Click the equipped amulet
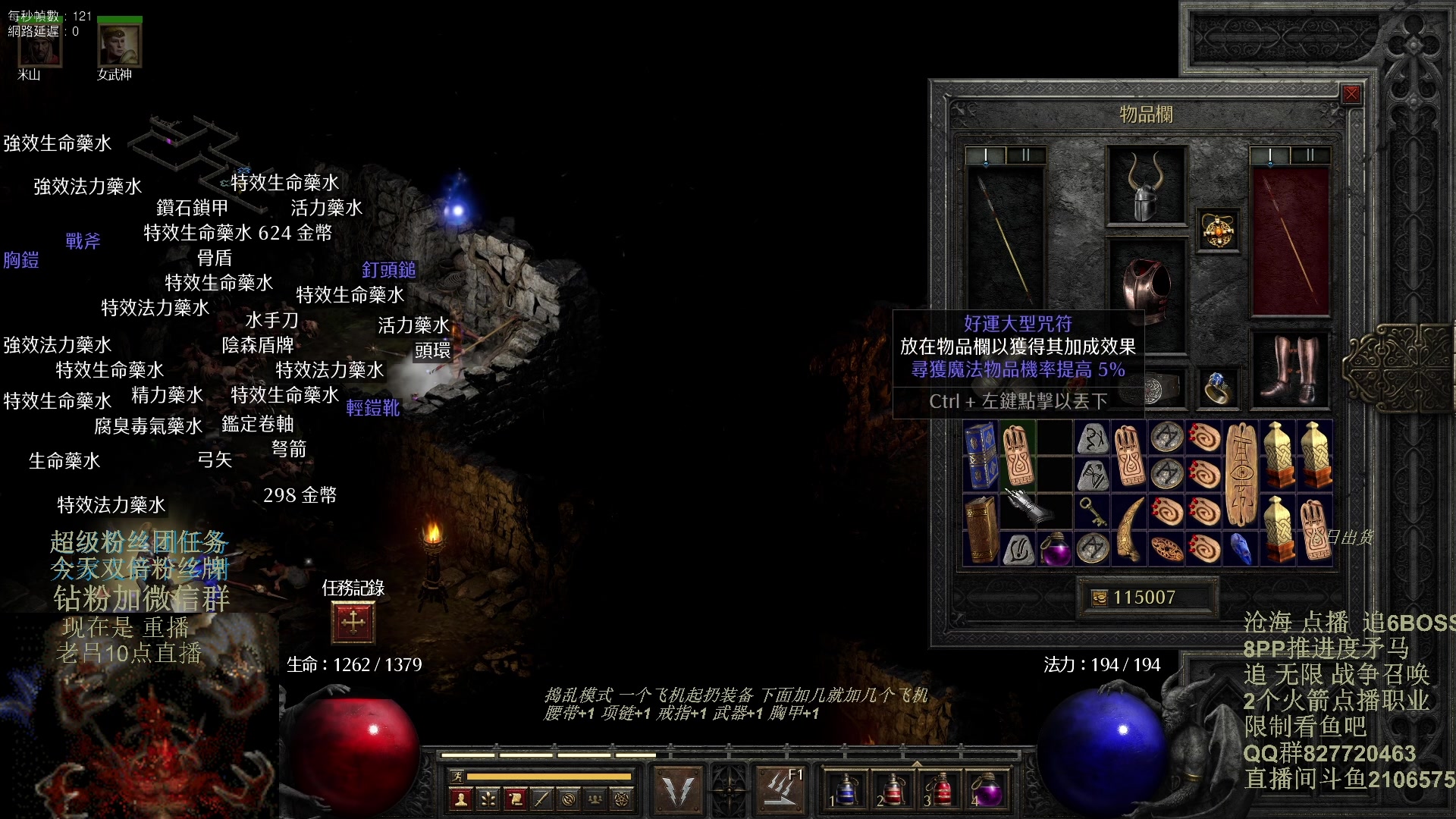 point(1219,231)
